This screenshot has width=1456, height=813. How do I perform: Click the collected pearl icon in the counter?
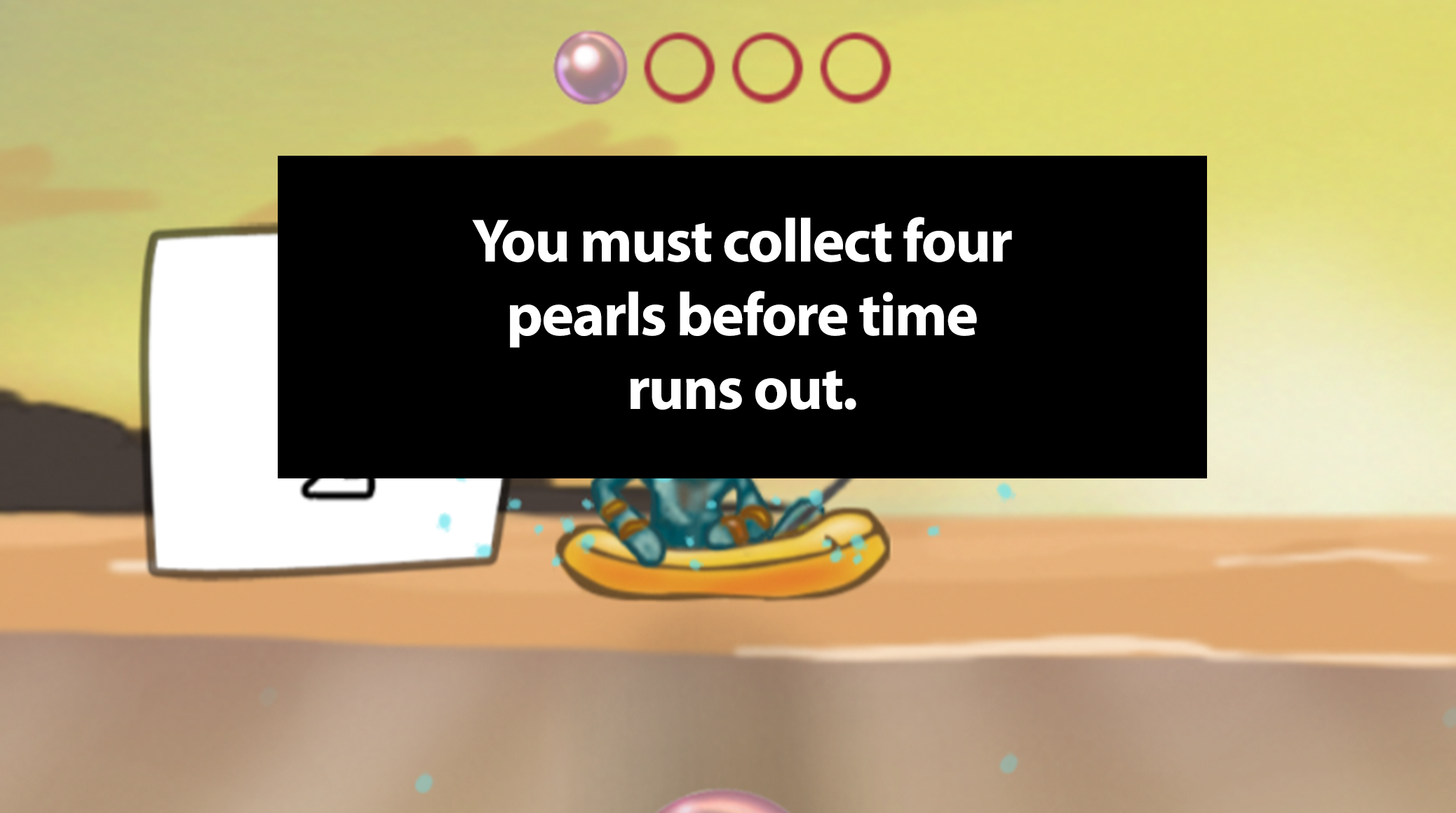pyautogui.click(x=590, y=69)
